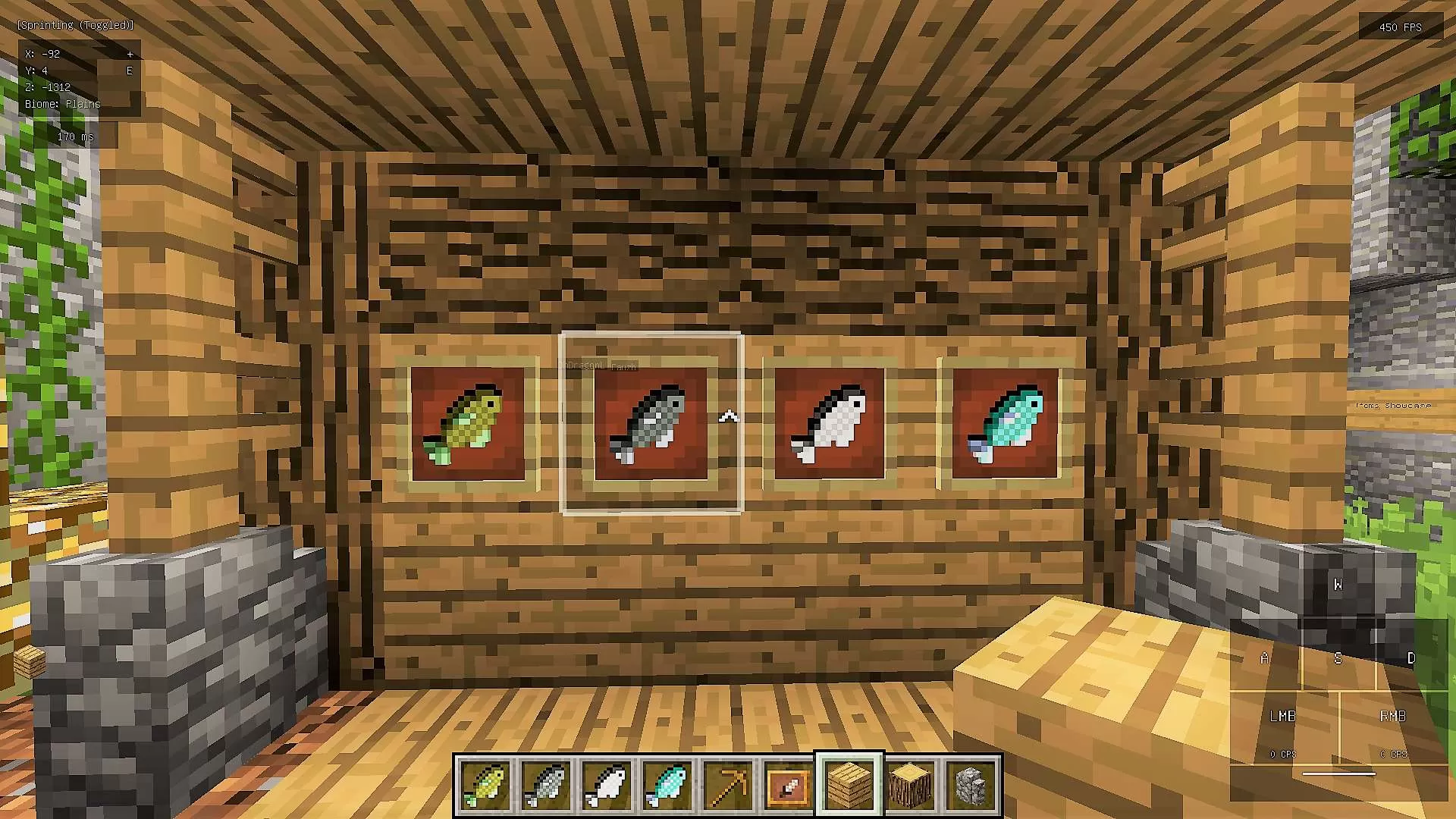The width and height of the screenshot is (1456, 819).
Task: Select the white fish in the hotbar
Action: click(607, 785)
